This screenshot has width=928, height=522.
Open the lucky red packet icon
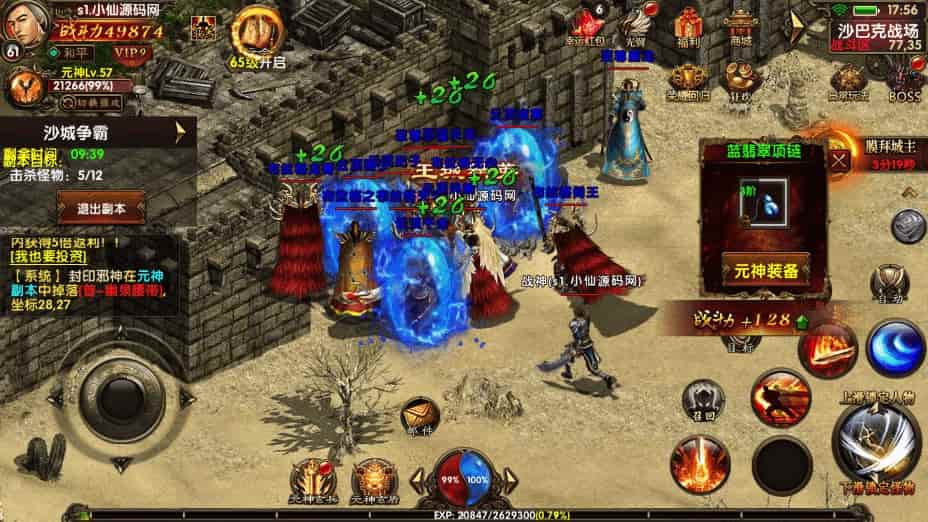(x=587, y=27)
